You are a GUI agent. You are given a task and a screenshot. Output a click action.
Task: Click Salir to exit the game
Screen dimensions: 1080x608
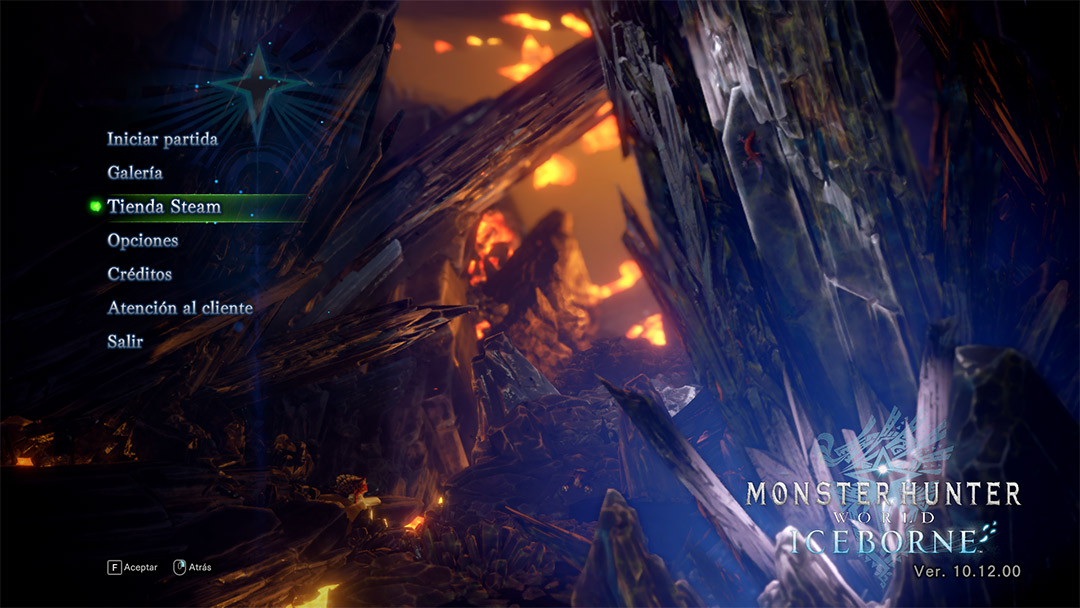(x=125, y=342)
